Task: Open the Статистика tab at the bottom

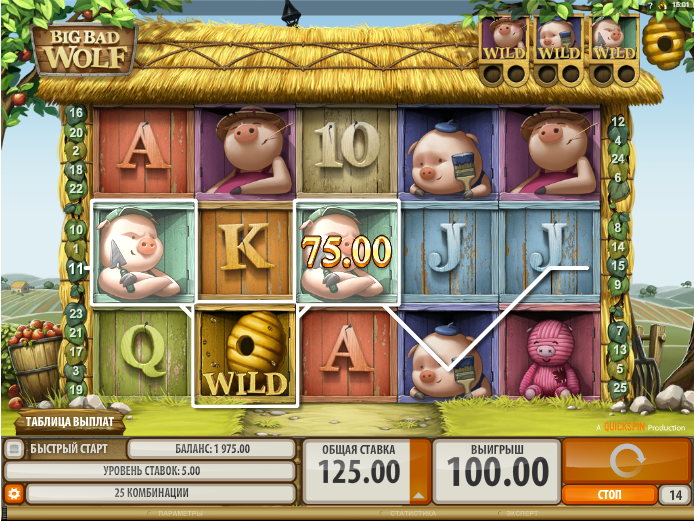Action: point(409,514)
